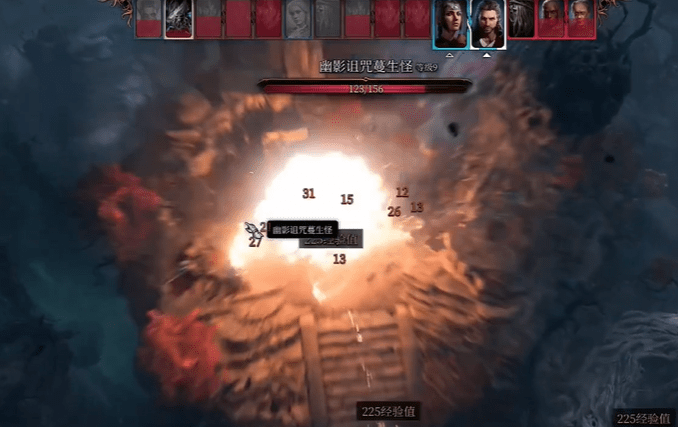
Task: Click the pale-haired woman portrait in the turn order
Action: pyautogui.click(x=298, y=19)
